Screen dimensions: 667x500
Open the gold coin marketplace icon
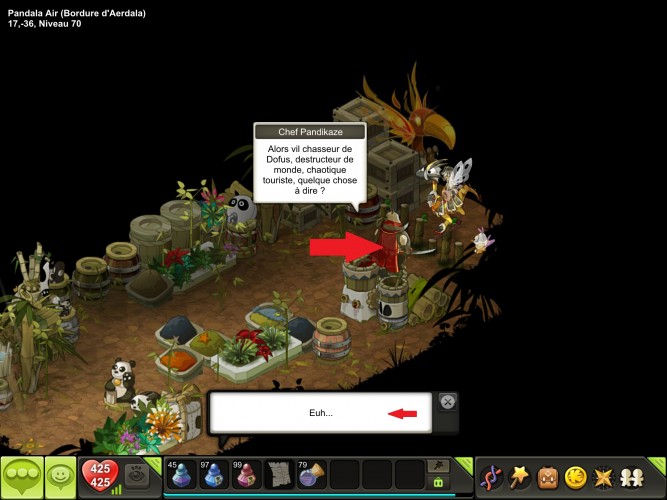(x=577, y=476)
